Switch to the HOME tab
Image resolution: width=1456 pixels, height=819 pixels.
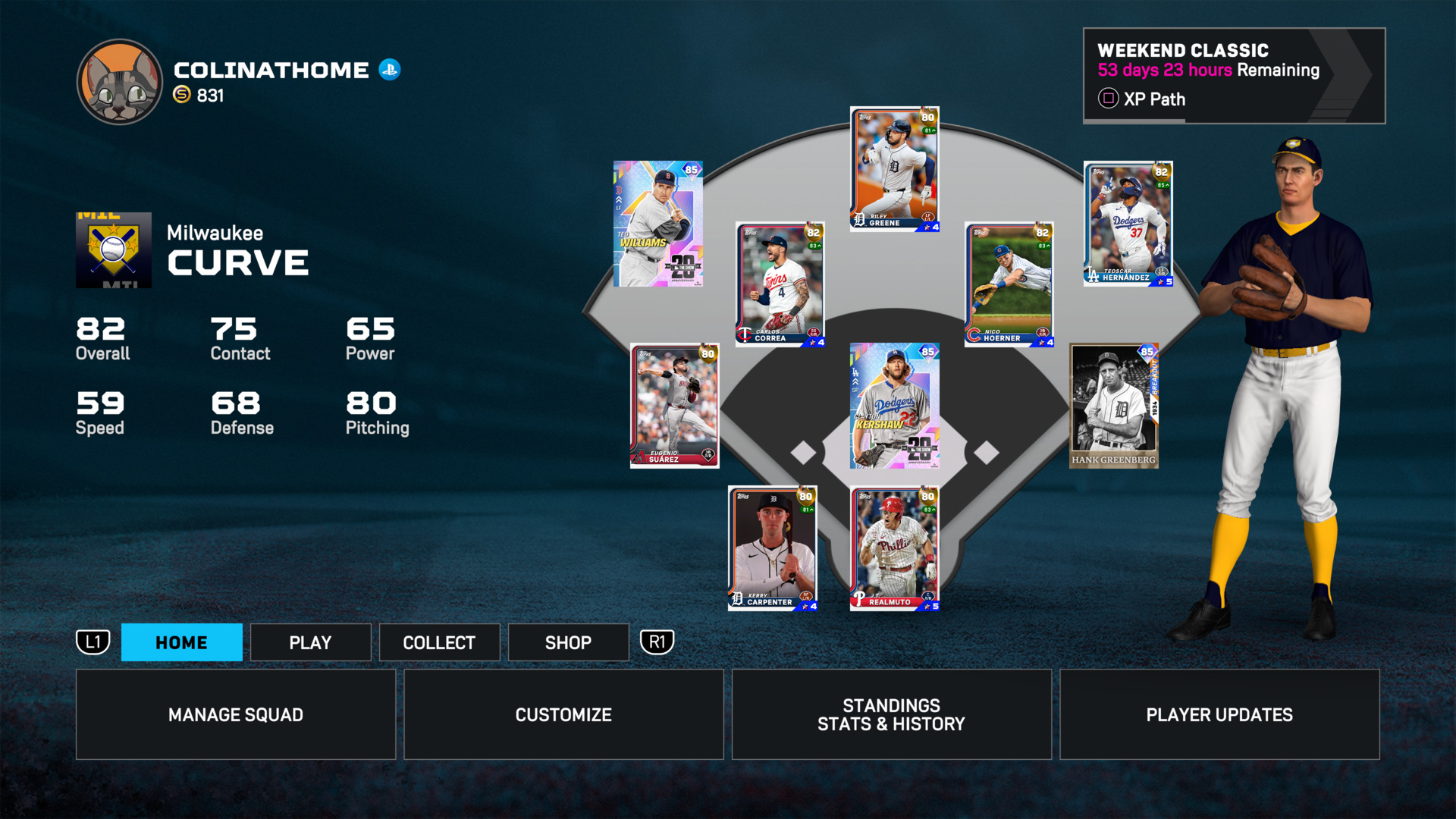[181, 642]
